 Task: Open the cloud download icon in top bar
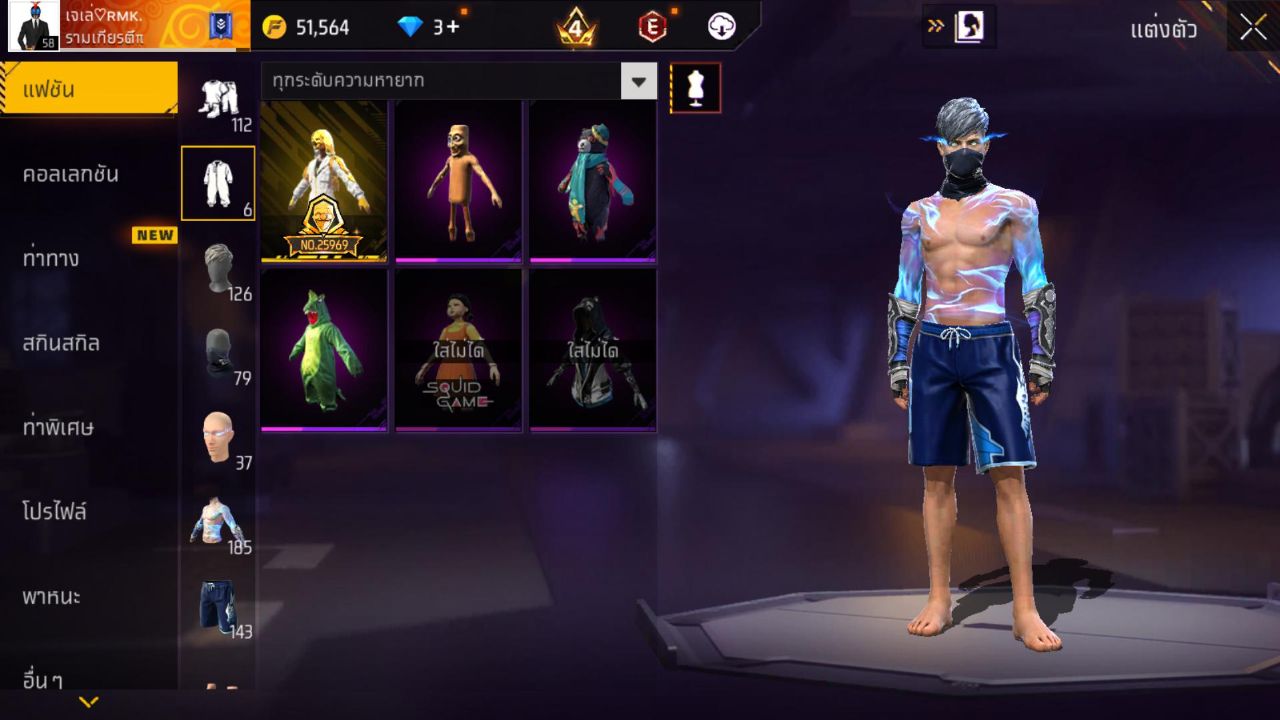coord(721,27)
